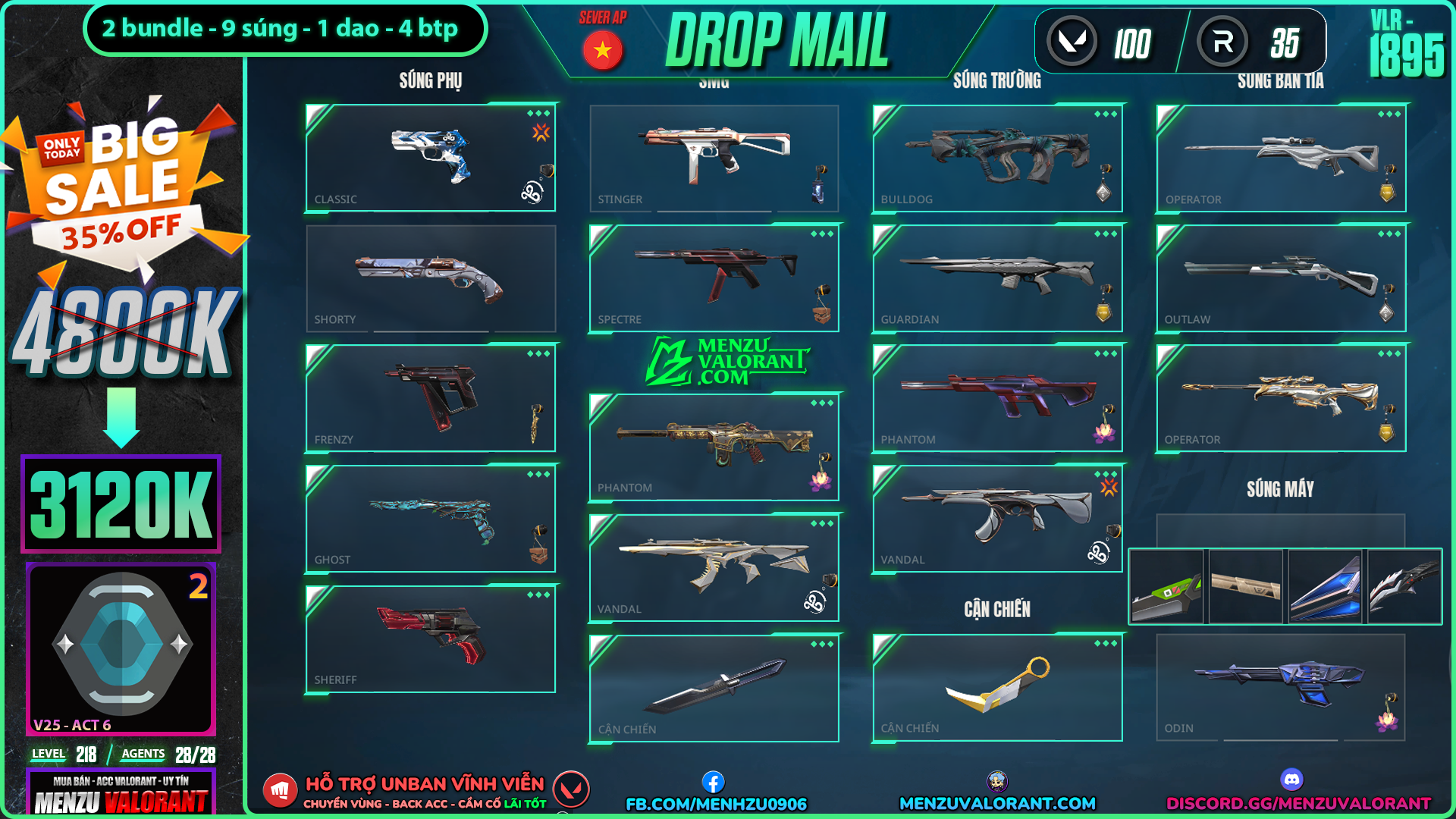Choose the Spectre weapon slot
Image resolution: width=1456 pixels, height=819 pixels.
(x=714, y=278)
